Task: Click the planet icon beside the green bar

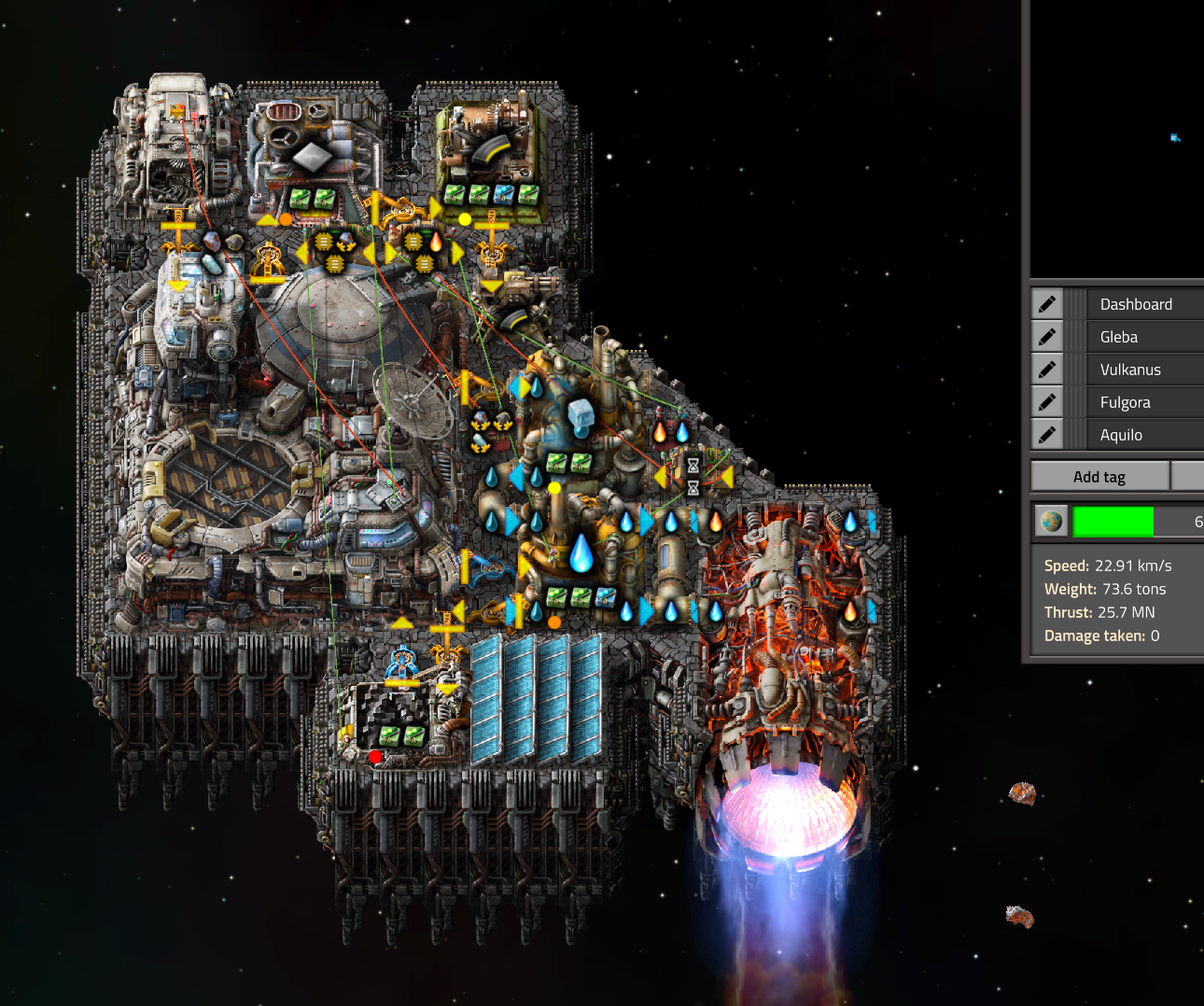Action: click(x=1051, y=522)
